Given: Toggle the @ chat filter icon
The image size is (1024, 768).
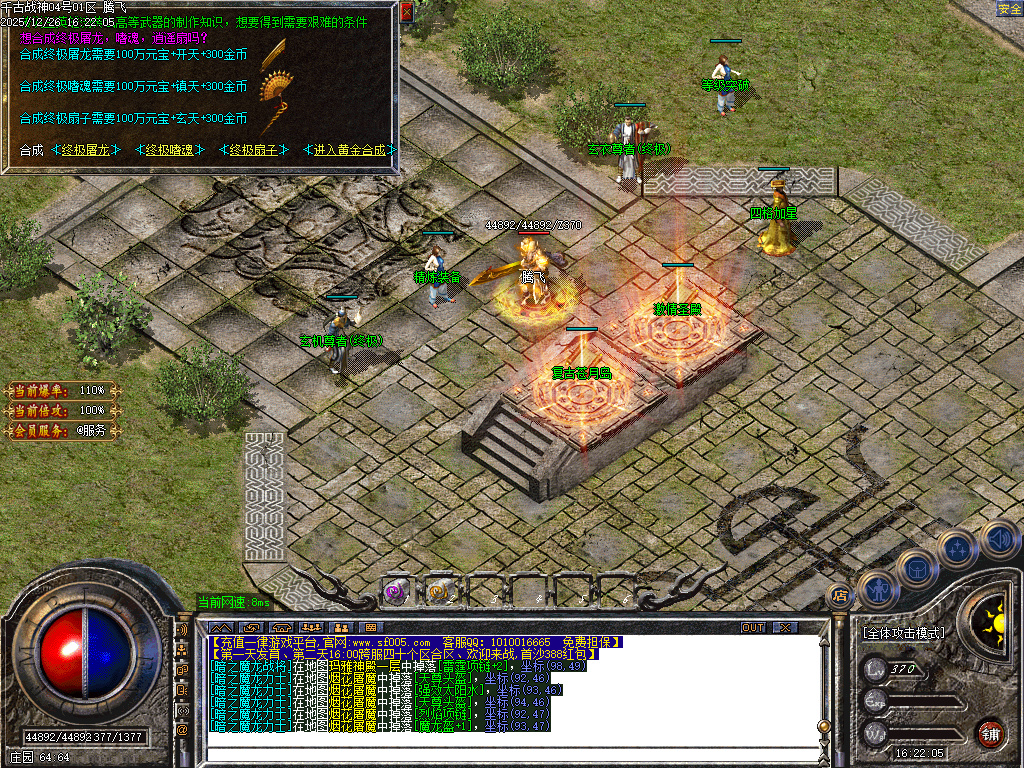Looking at the screenshot, I should pyautogui.click(x=182, y=730).
